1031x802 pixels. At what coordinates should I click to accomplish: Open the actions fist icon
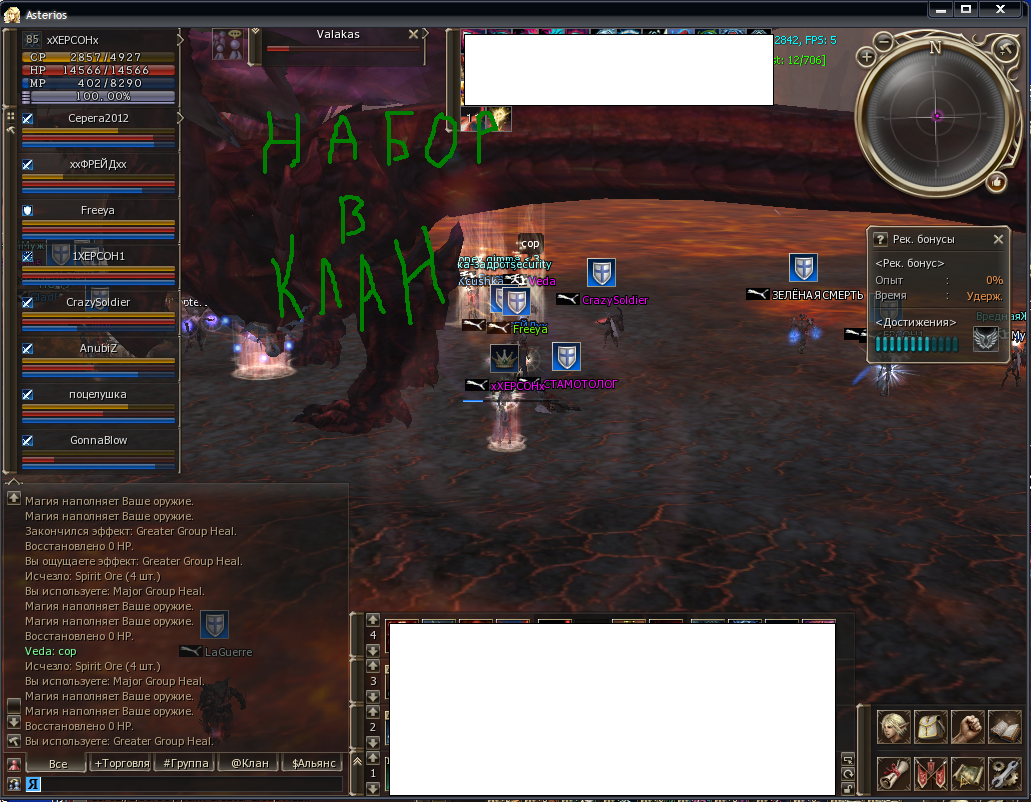pos(967,727)
